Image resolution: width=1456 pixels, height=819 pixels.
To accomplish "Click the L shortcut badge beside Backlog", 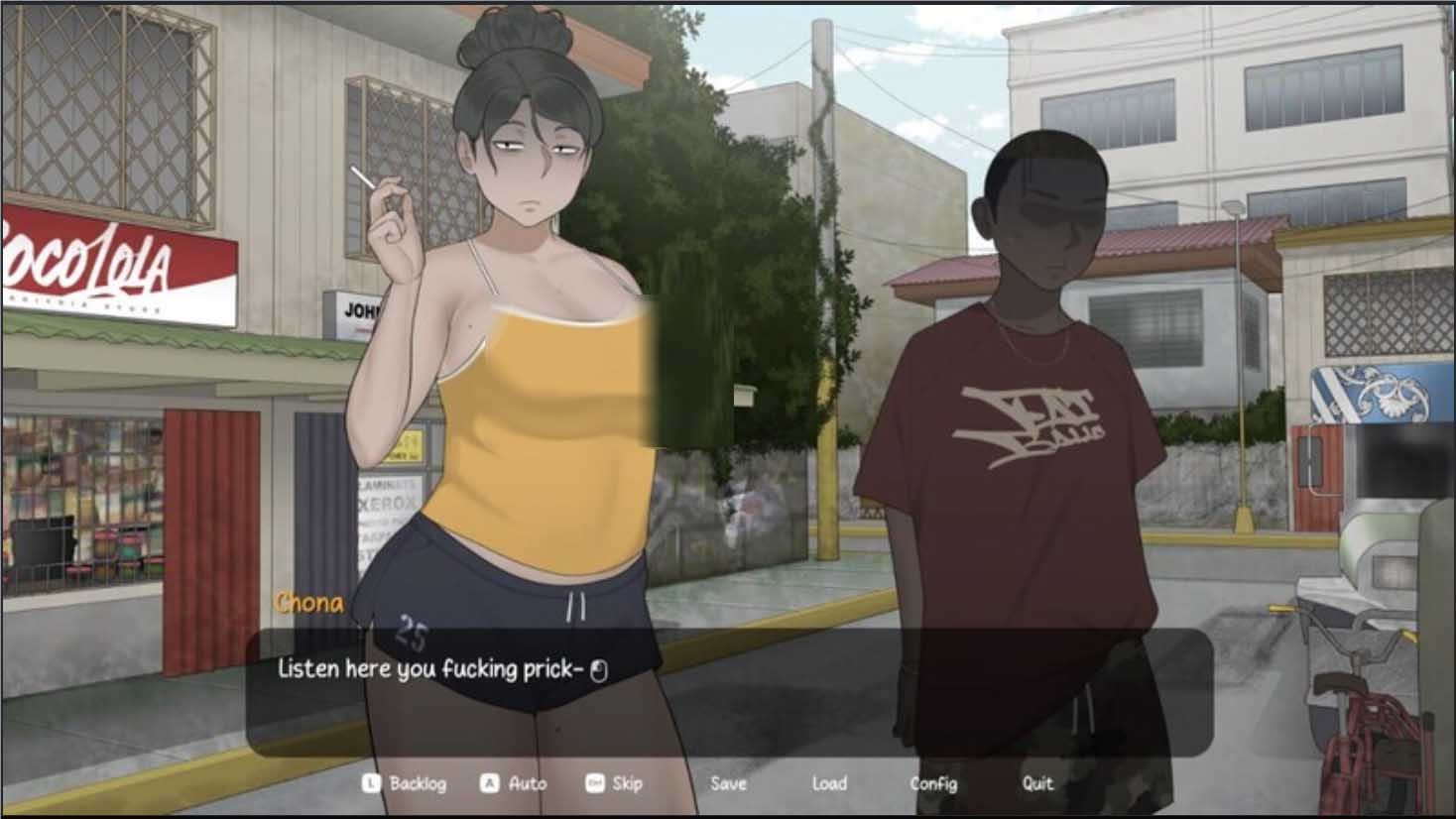I will (369, 783).
